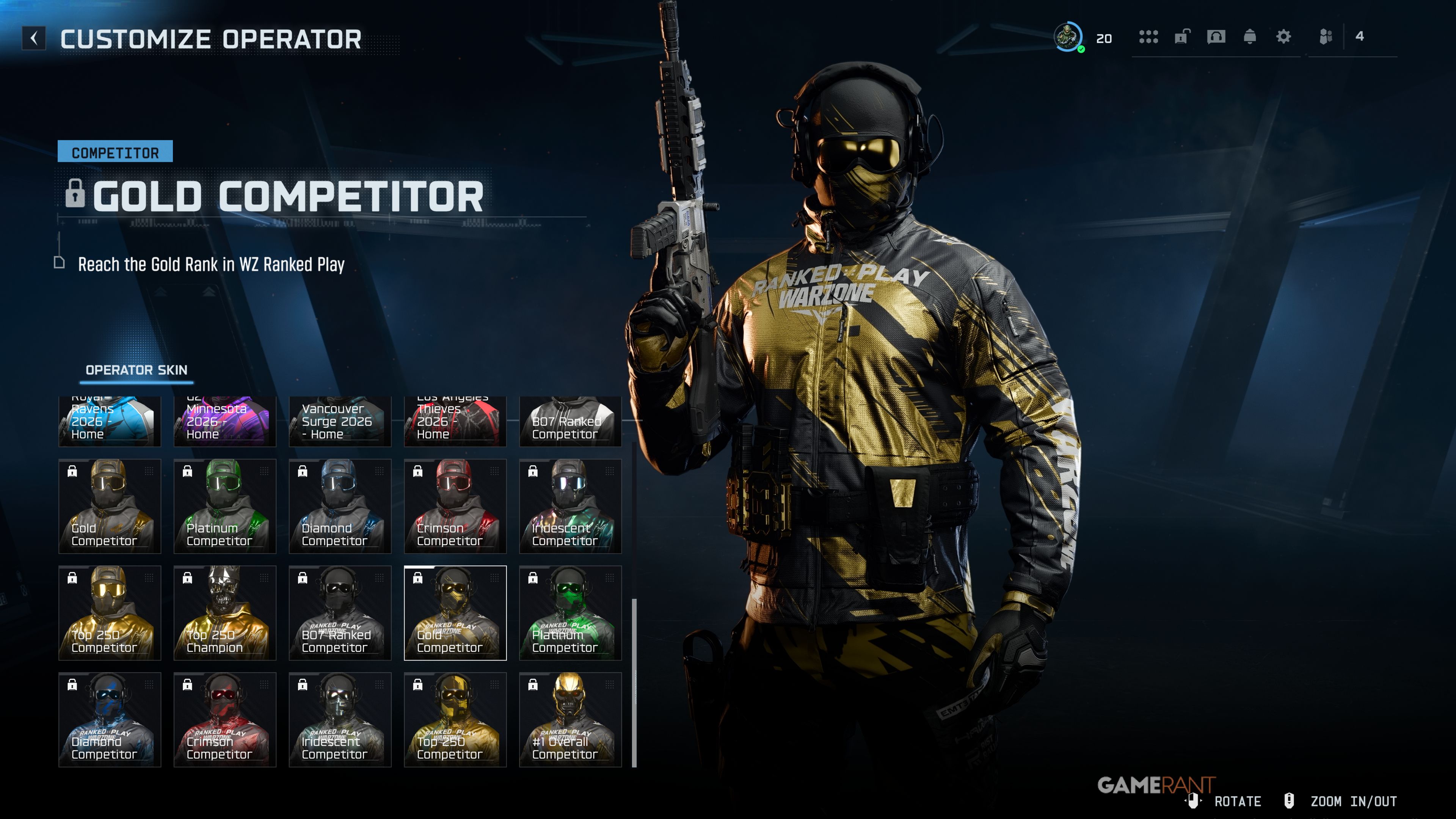Click the player profile avatar
Image resolution: width=1456 pixels, height=819 pixels.
pos(1068,37)
